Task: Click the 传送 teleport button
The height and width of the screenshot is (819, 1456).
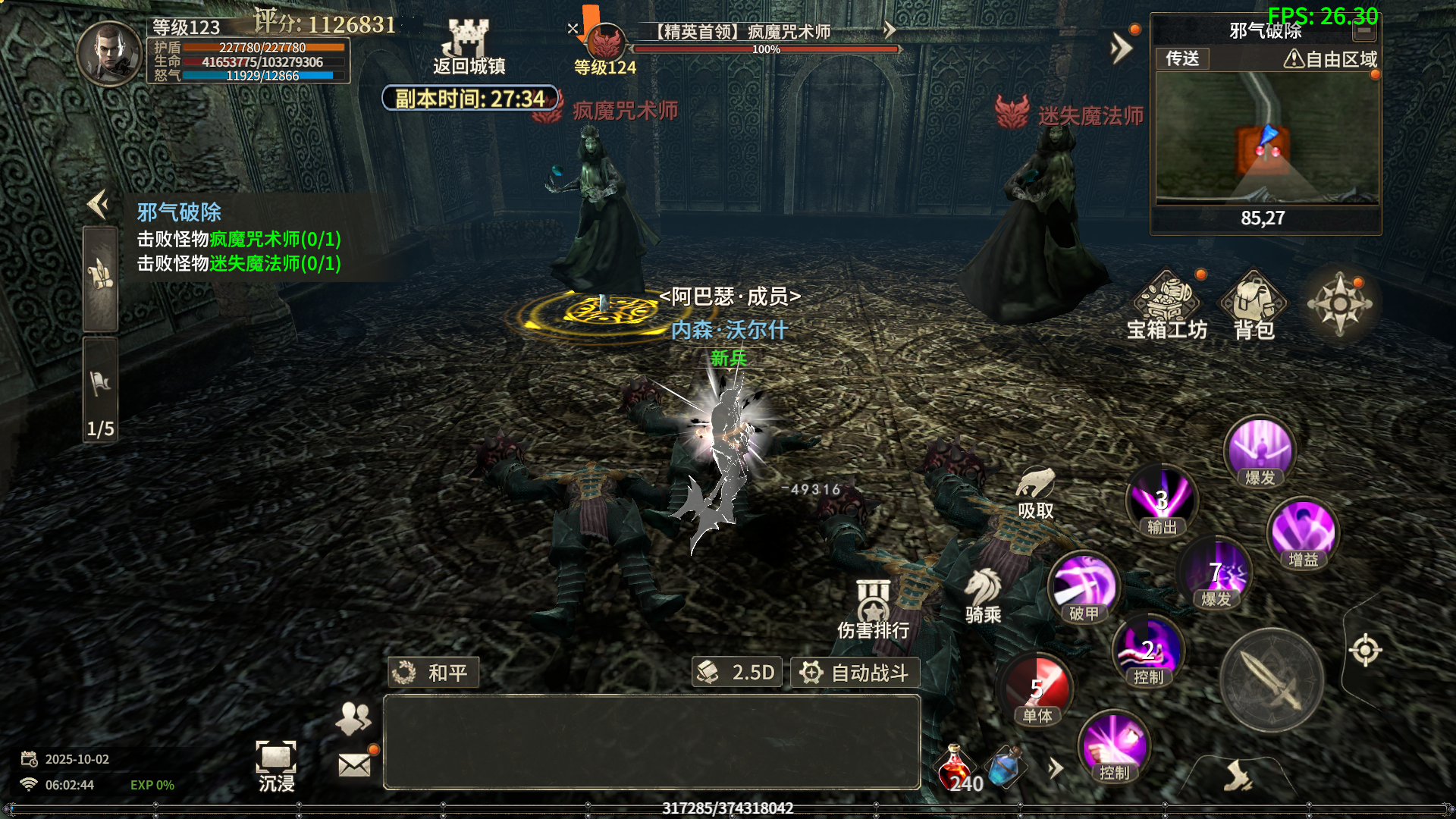Action: [1182, 58]
